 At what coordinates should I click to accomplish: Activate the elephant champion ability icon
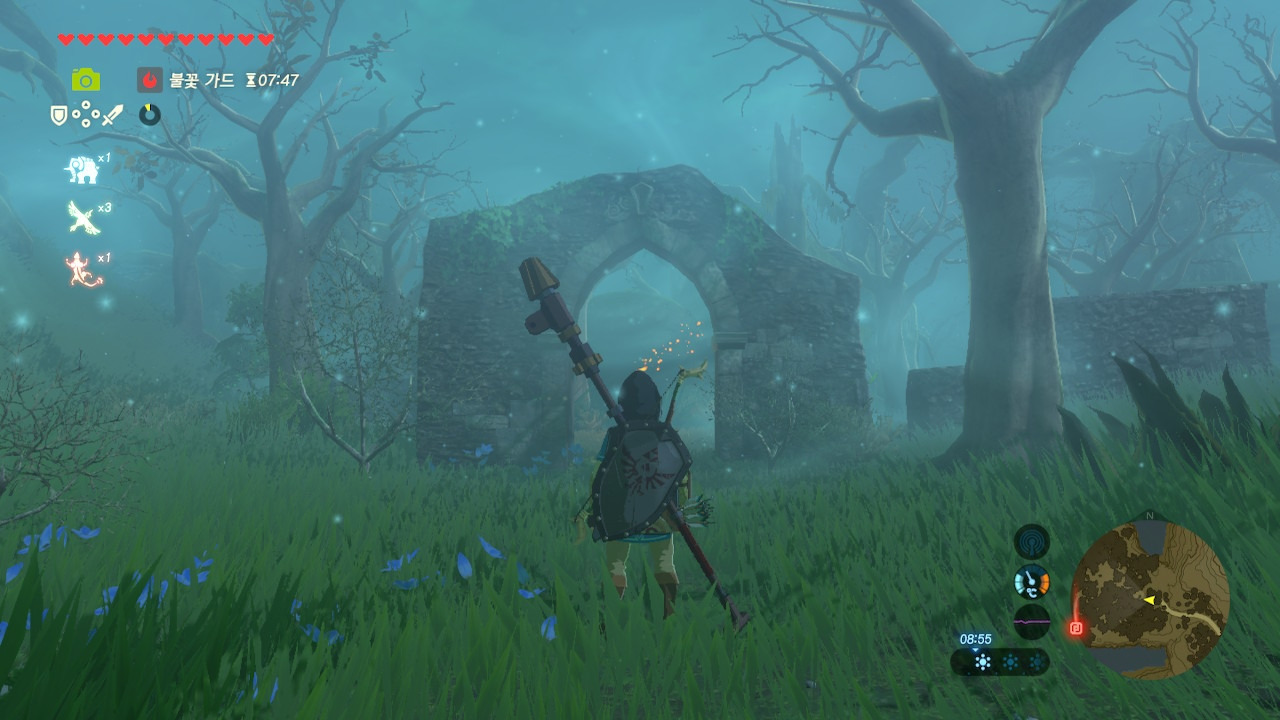click(x=82, y=171)
